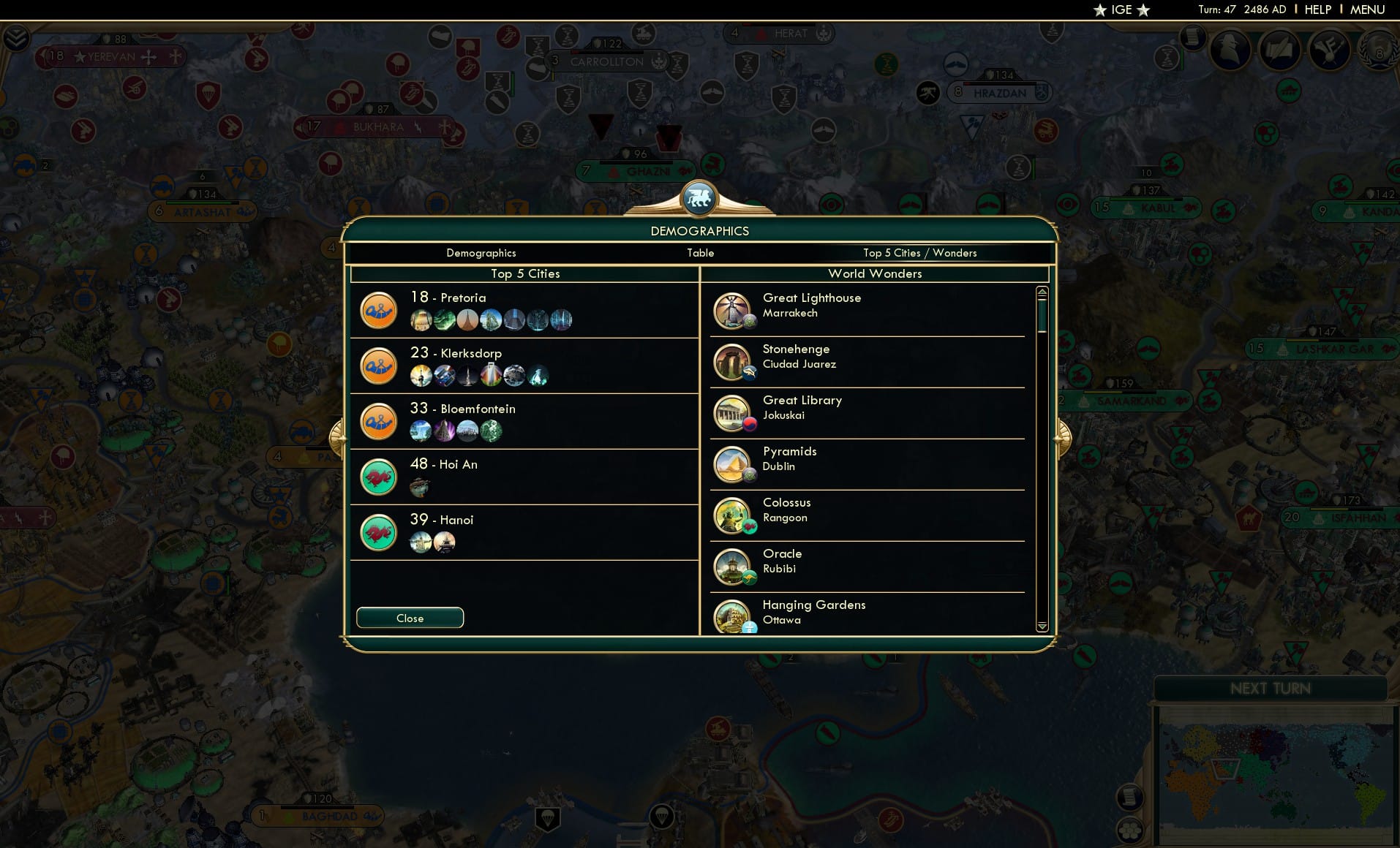
Task: Select the Great Lighthouse wonder icon
Action: (x=734, y=309)
